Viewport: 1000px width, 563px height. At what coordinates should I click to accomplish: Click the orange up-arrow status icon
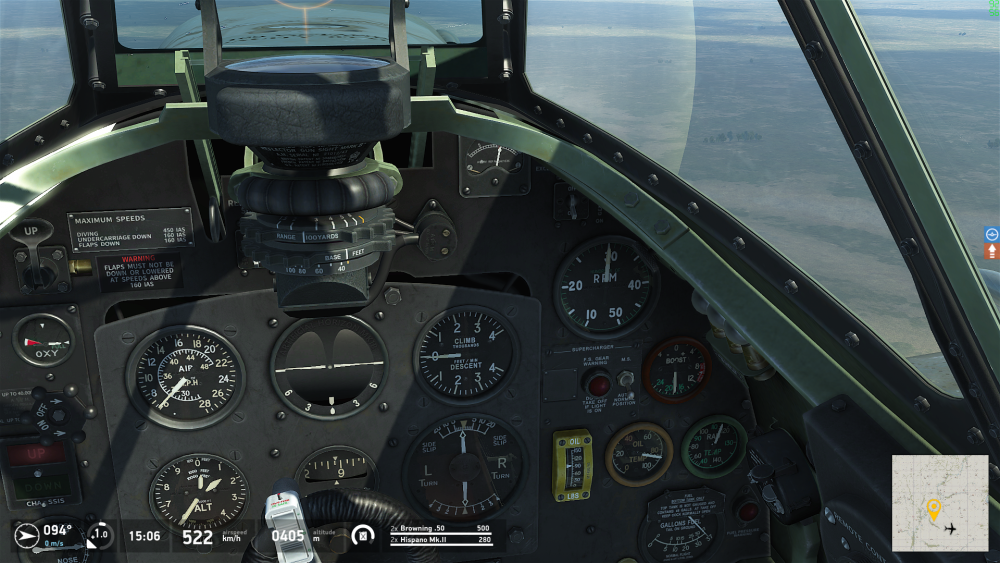992,251
